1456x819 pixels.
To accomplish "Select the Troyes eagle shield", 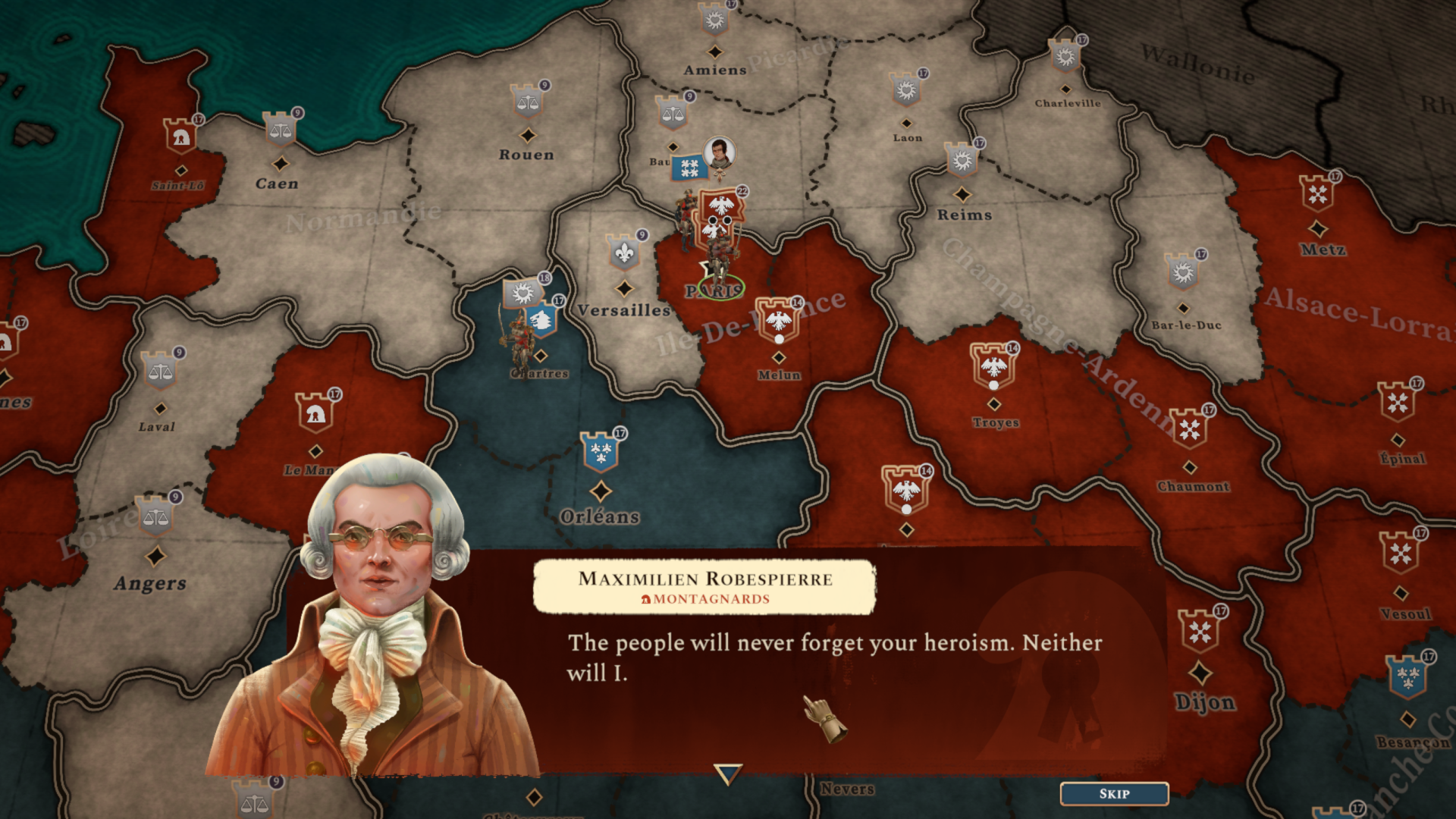I will 993,366.
